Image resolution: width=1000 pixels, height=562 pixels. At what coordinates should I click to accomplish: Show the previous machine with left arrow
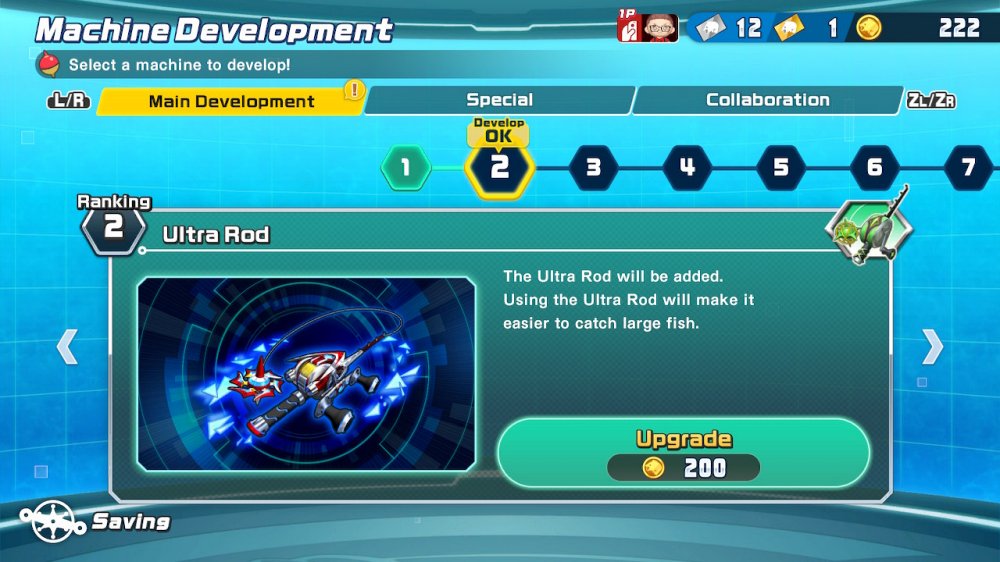pyautogui.click(x=66, y=346)
